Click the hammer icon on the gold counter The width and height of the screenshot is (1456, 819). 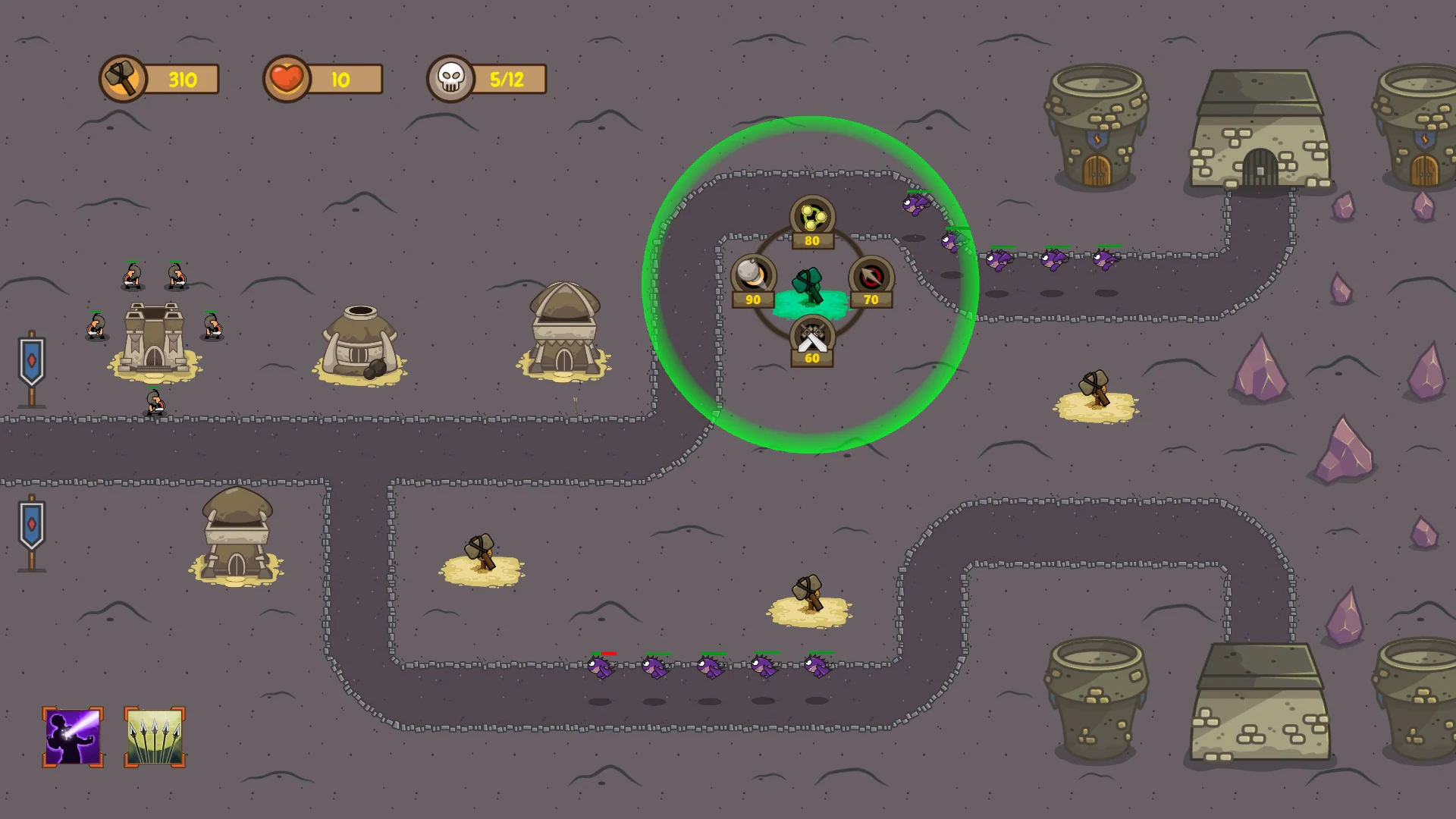(124, 79)
